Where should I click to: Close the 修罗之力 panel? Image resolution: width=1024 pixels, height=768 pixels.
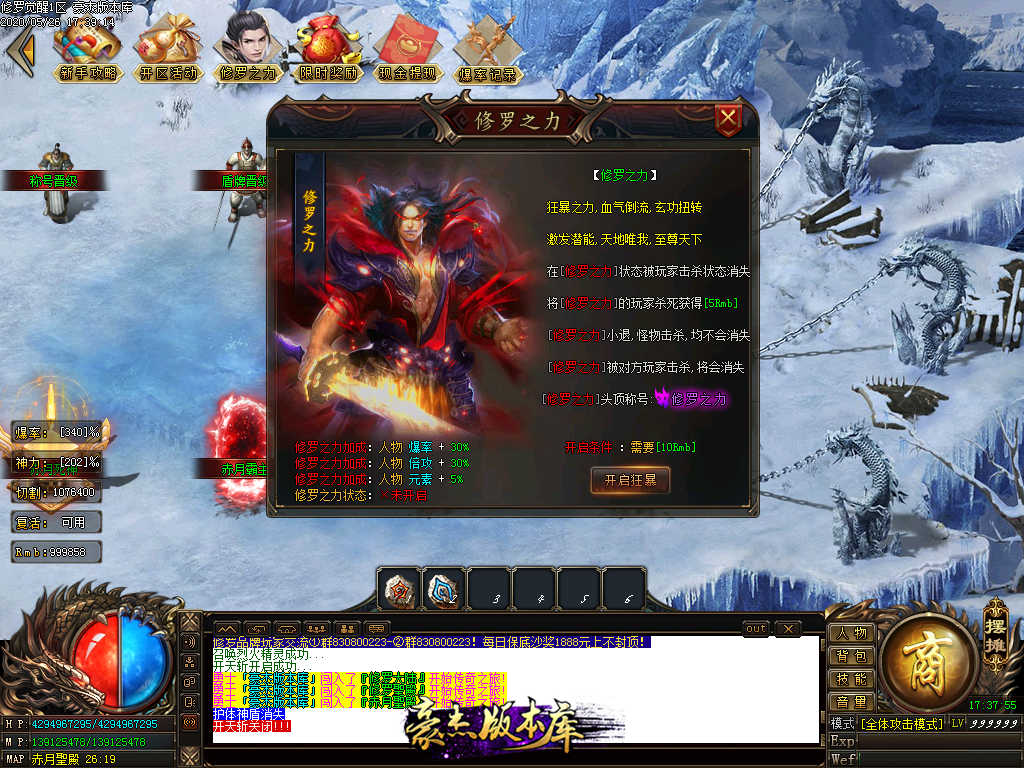[x=729, y=121]
